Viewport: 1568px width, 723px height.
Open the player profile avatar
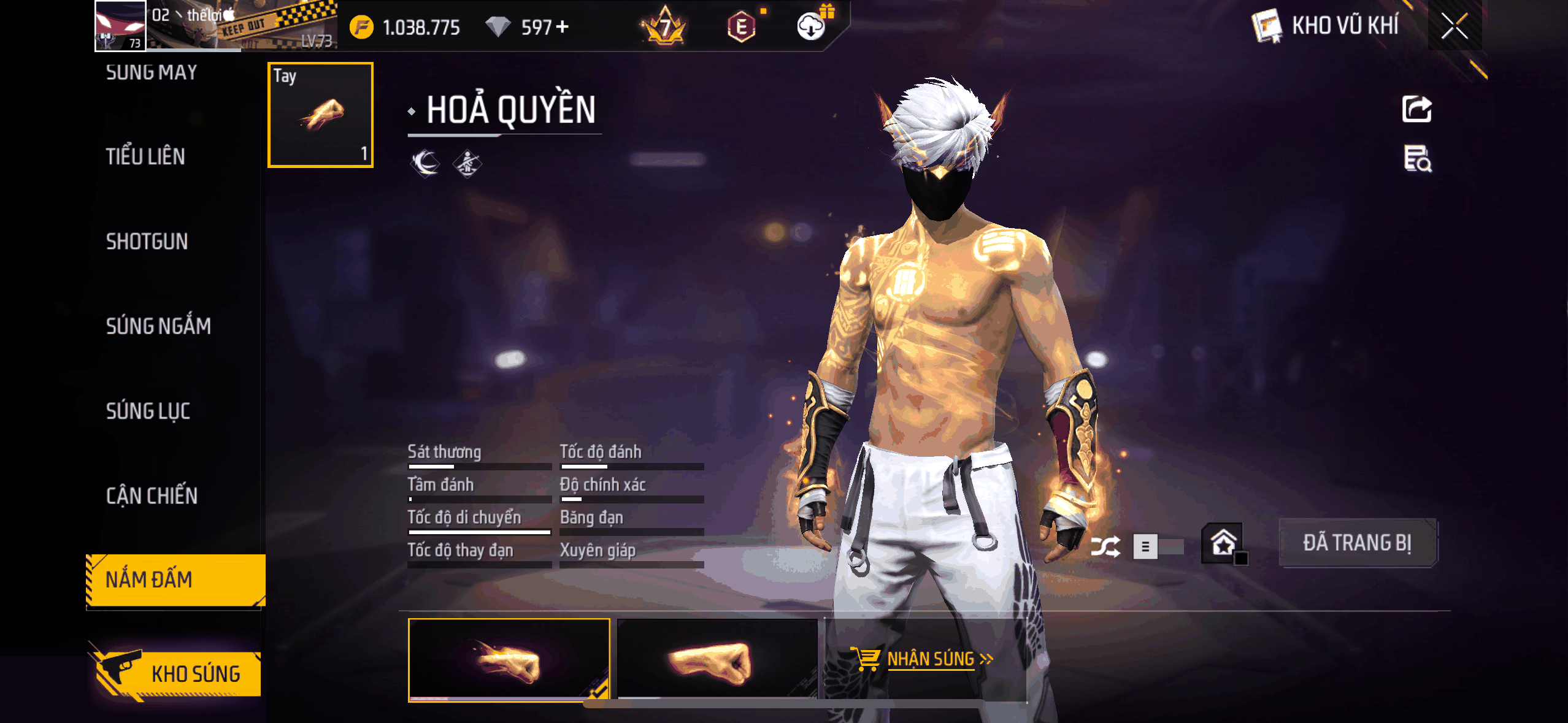click(120, 26)
